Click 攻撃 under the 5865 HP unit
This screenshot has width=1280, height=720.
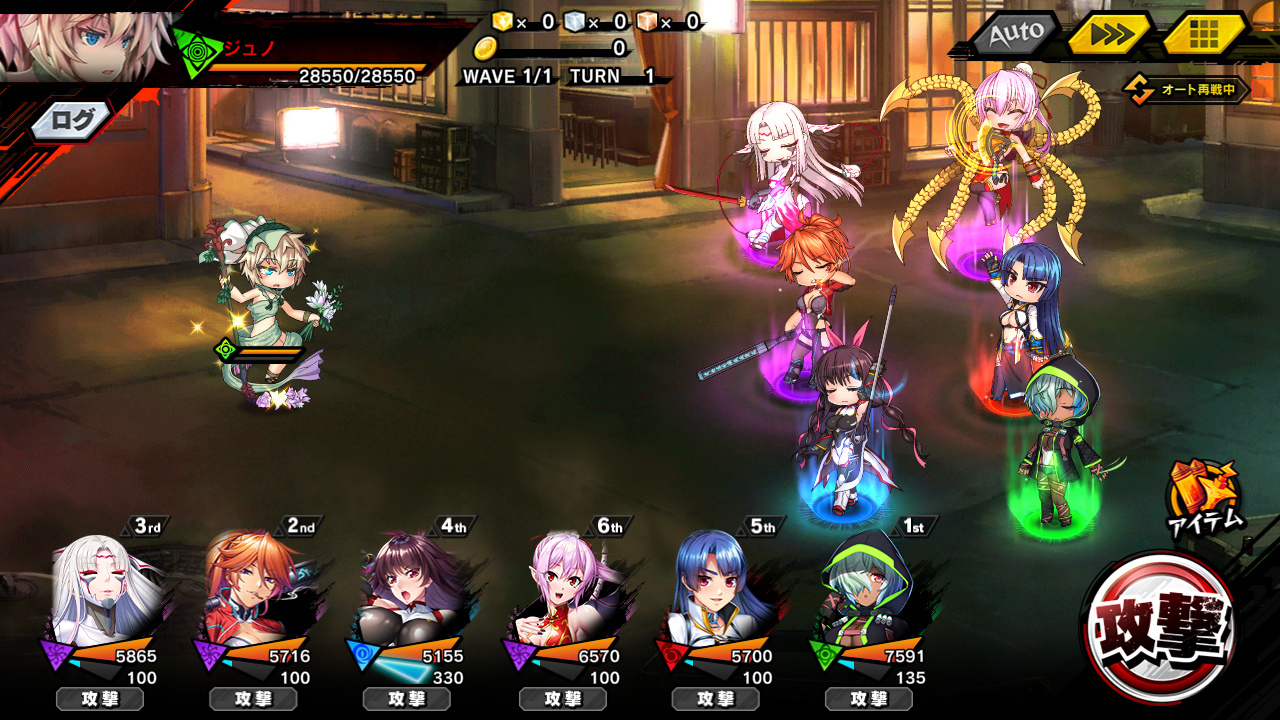tap(99, 699)
